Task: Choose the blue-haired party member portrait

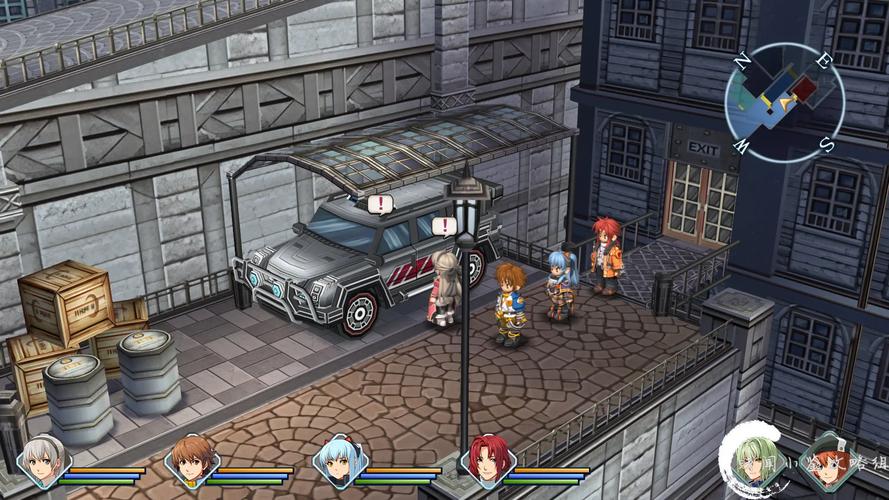Action: click(x=339, y=461)
